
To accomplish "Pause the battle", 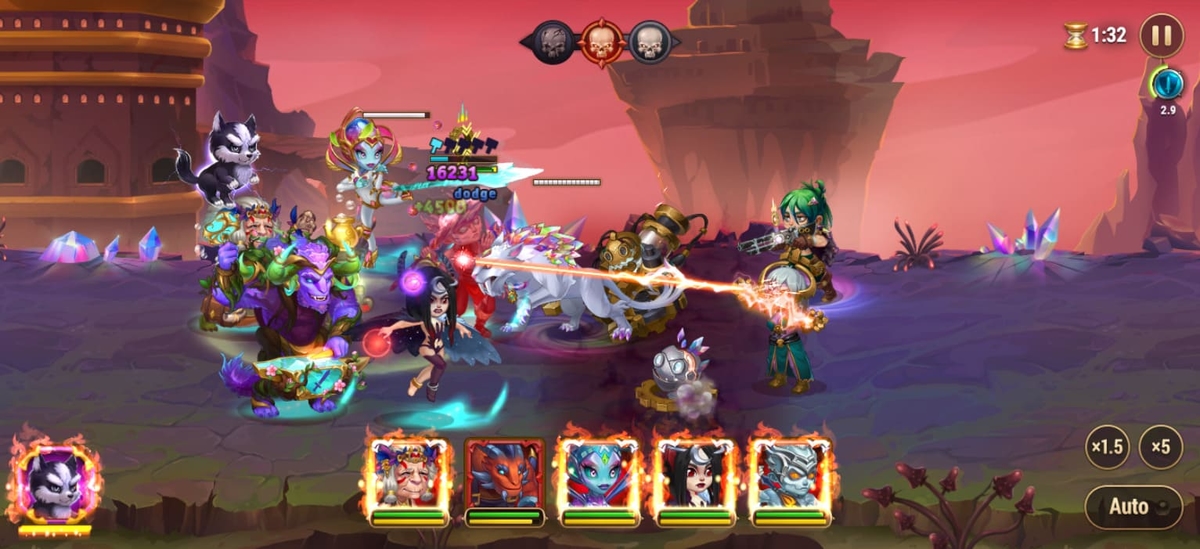I will point(1161,35).
